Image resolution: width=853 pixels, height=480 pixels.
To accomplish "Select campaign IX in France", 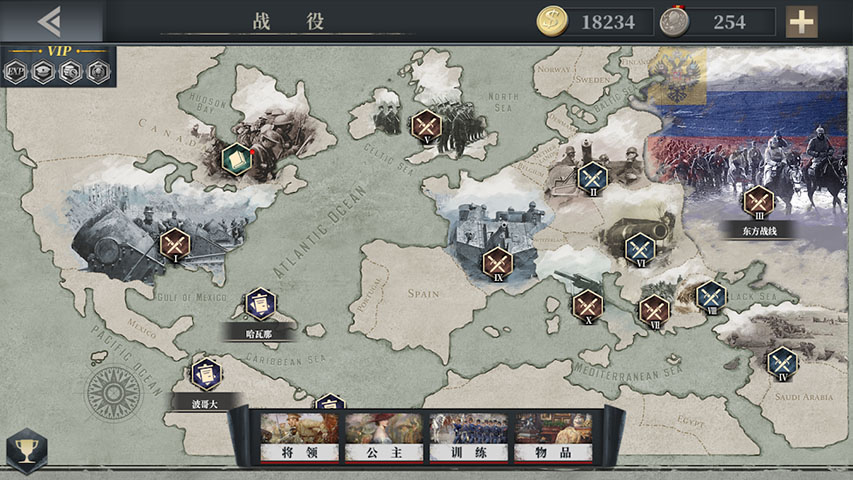I will point(497,263).
